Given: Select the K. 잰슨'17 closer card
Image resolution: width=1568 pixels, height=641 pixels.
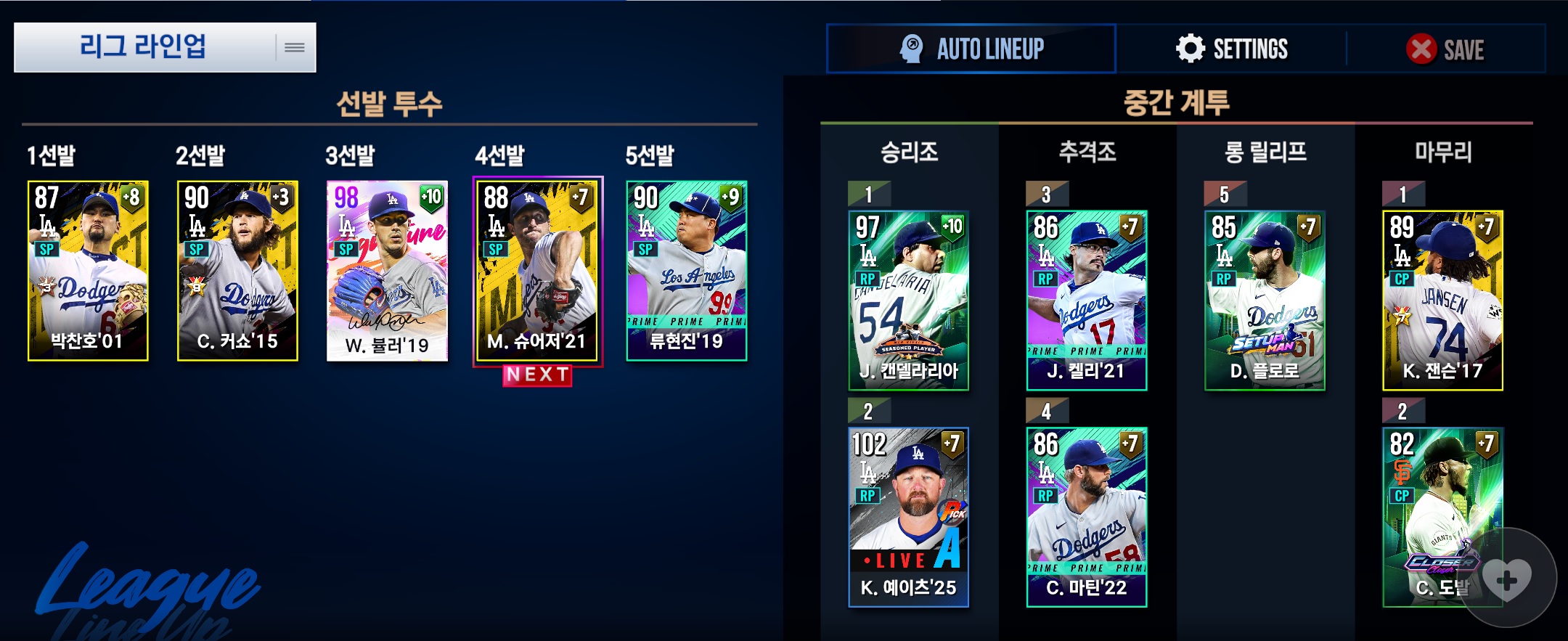Looking at the screenshot, I should tap(1442, 300).
